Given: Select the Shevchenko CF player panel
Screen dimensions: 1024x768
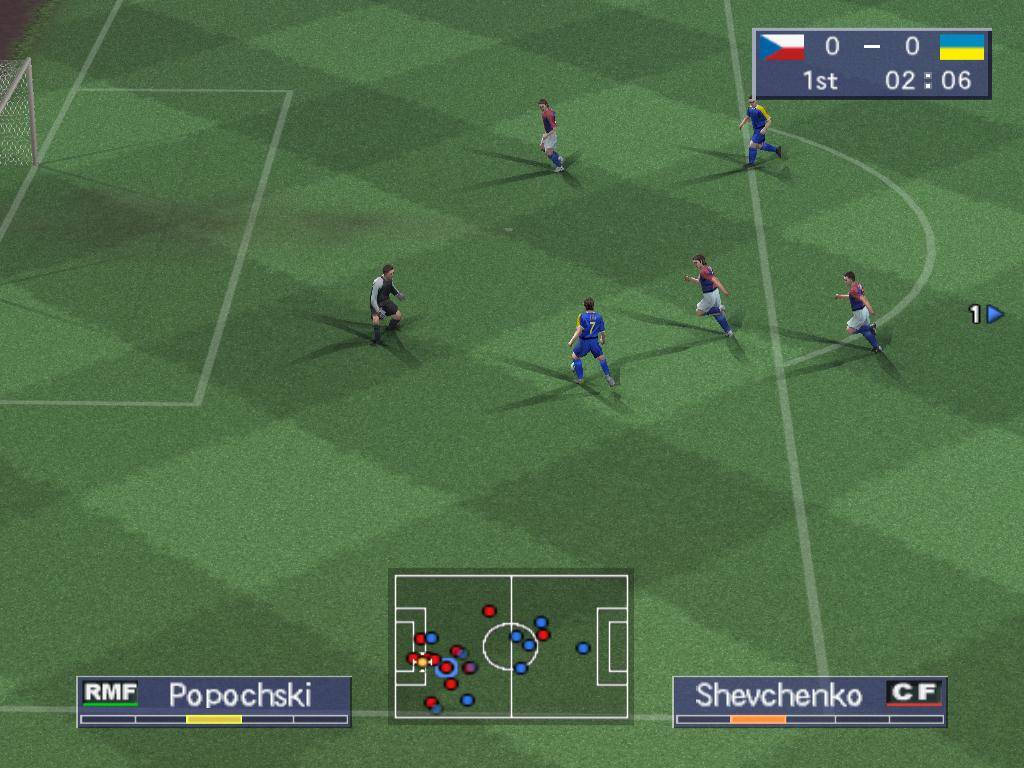Looking at the screenshot, I should click(809, 700).
